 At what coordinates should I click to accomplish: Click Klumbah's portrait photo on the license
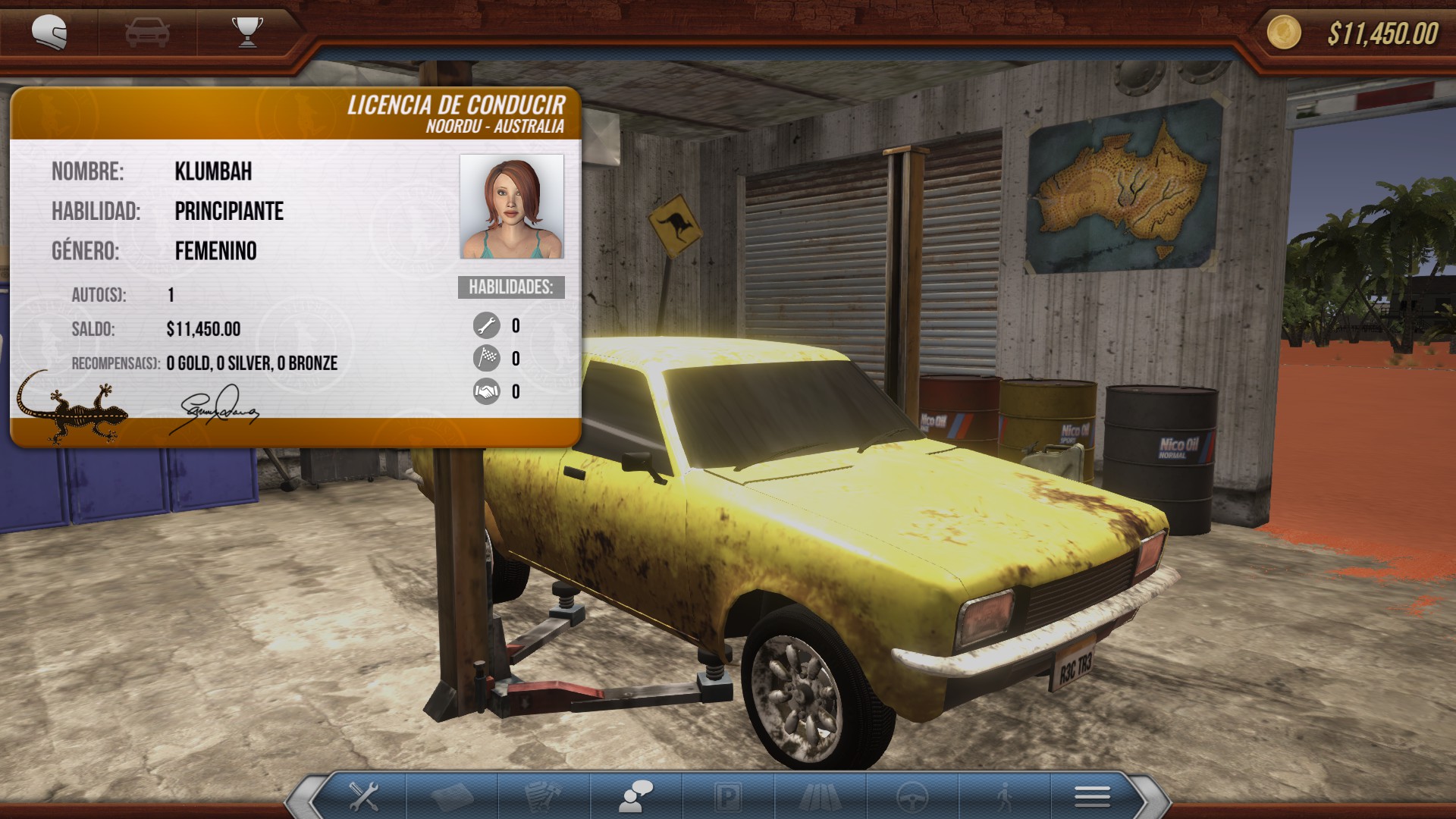pyautogui.click(x=510, y=206)
